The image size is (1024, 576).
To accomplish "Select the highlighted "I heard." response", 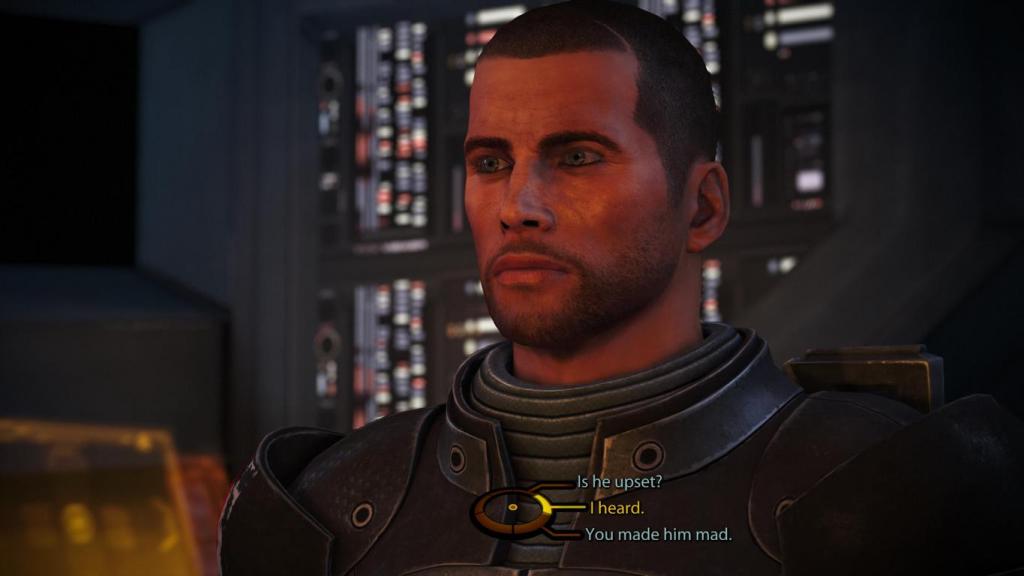I will pyautogui.click(x=616, y=508).
